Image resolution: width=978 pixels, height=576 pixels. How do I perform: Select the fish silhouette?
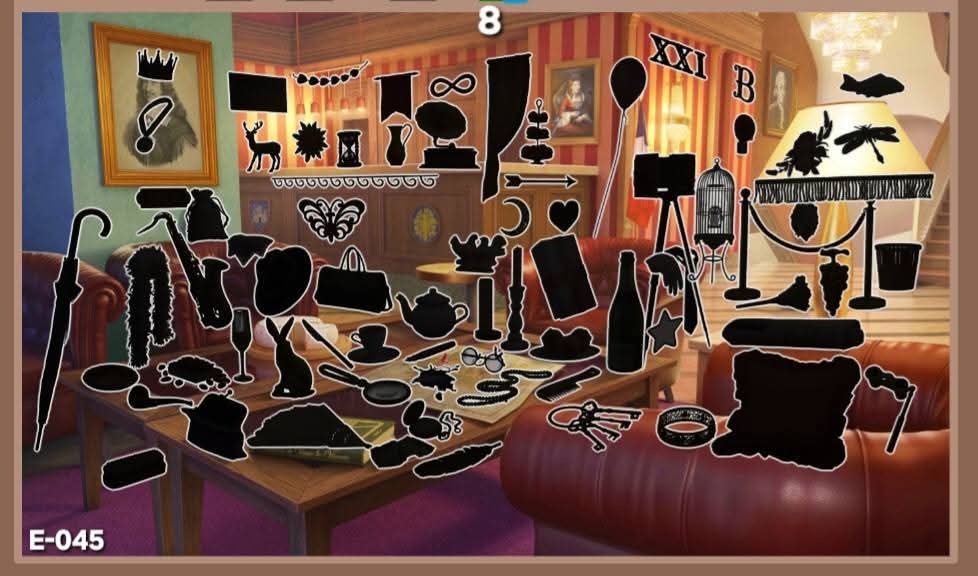point(872,85)
